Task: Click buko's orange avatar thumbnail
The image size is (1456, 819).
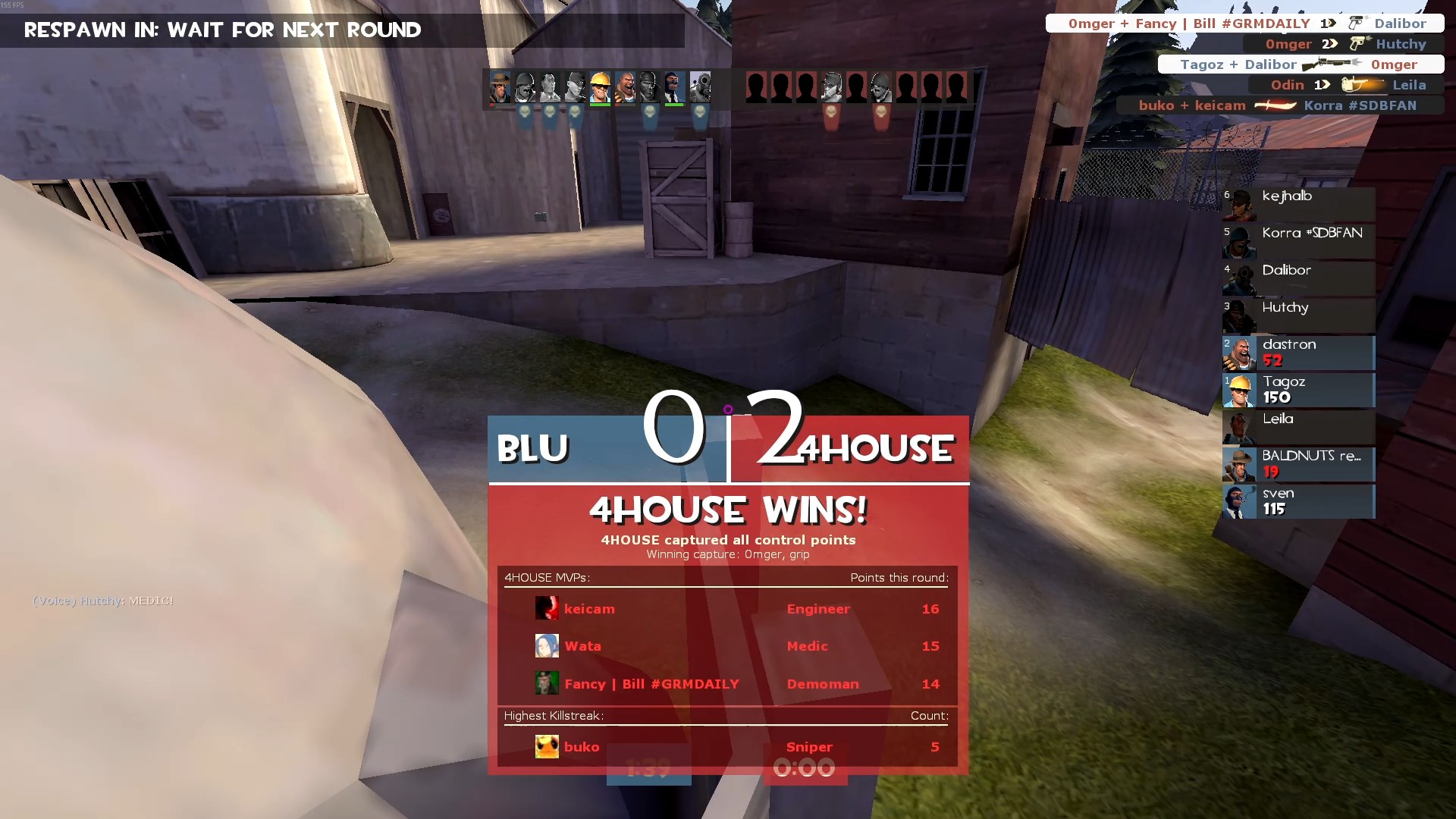Action: pos(547,747)
